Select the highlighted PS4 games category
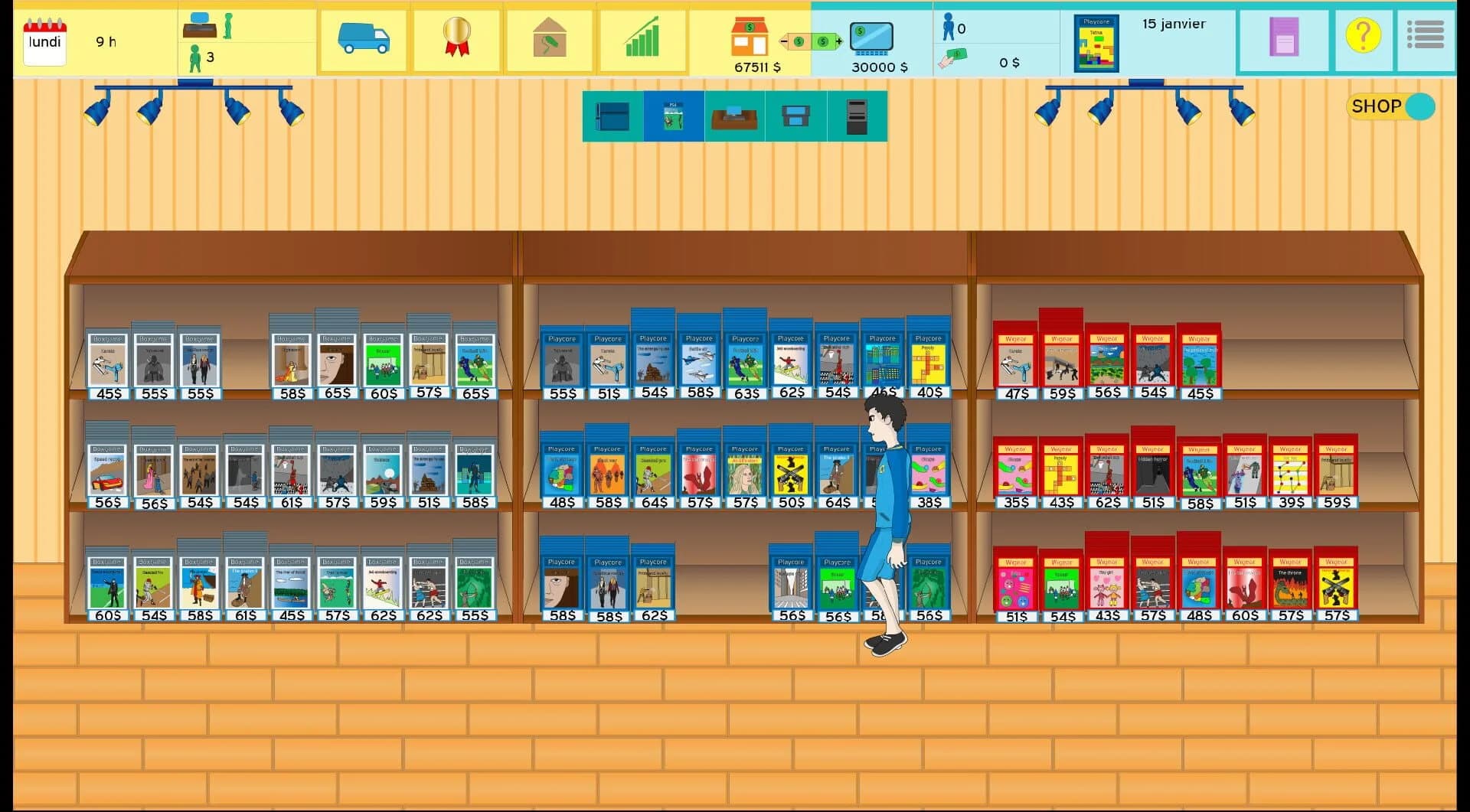The image size is (1470, 812). point(673,116)
